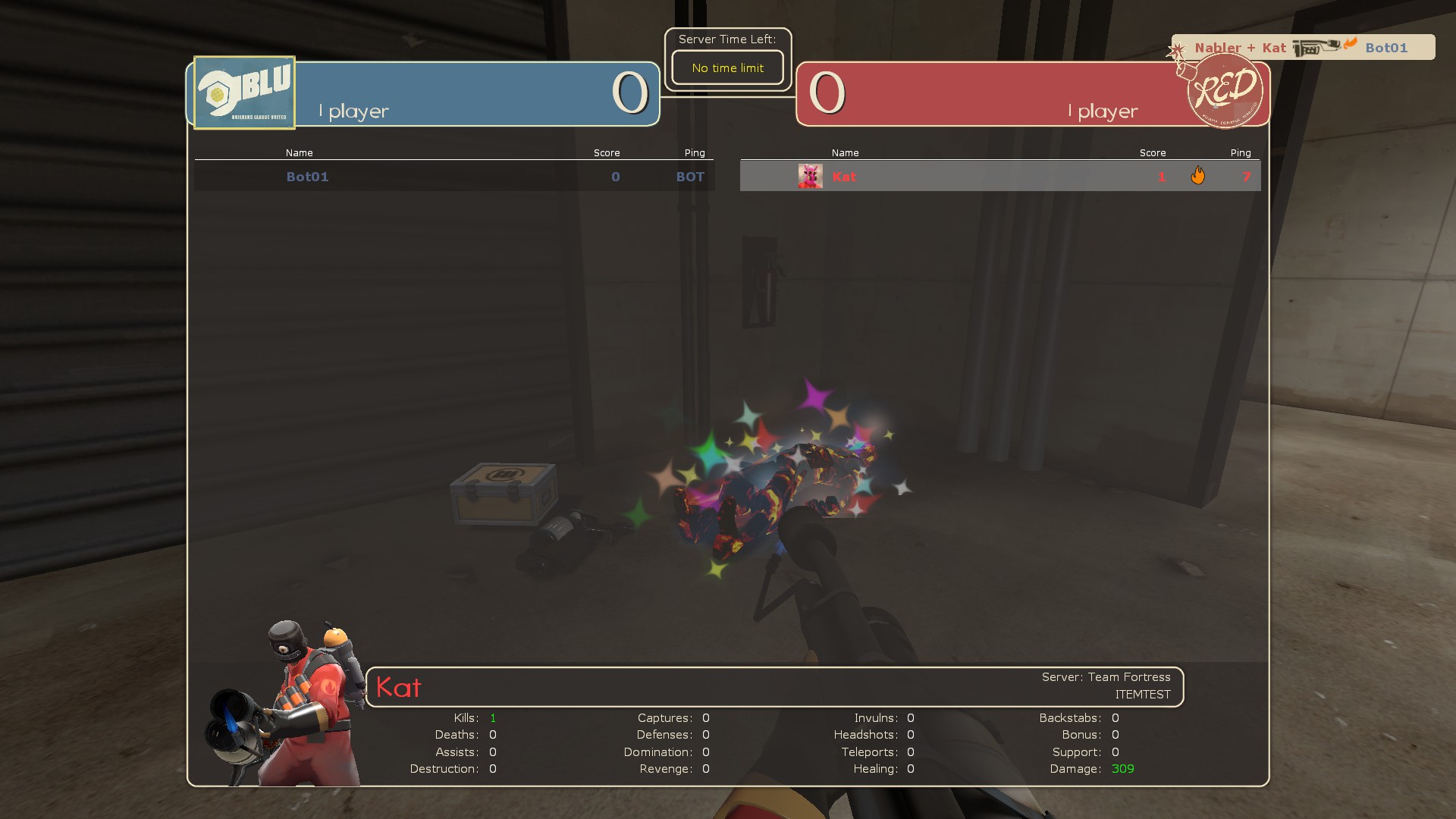
Task: Expand the Server Time Left panel
Action: point(727,39)
